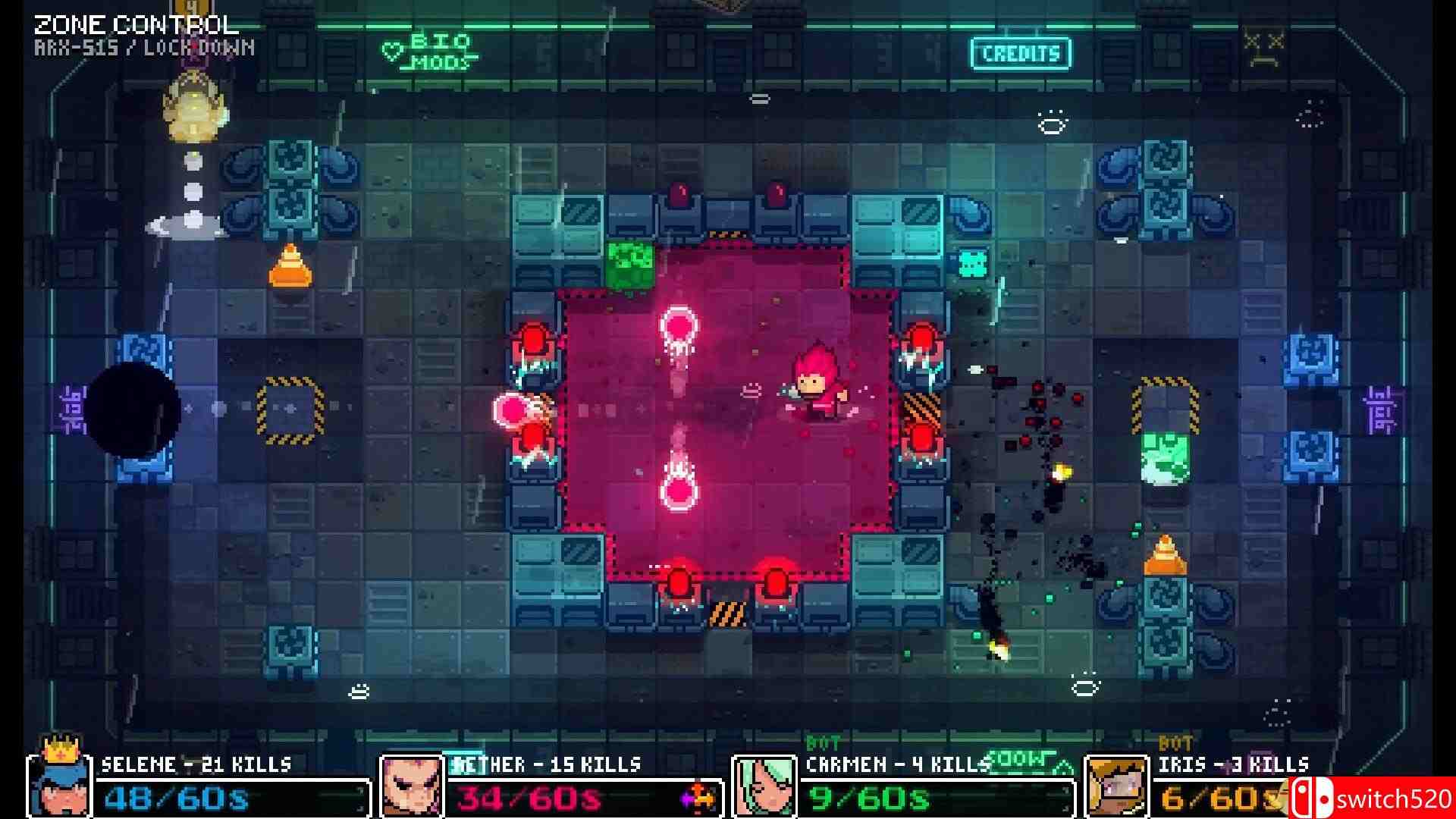The width and height of the screenshot is (1456, 819).
Task: Toggle the green power cell on the capture zone edge
Action: click(x=629, y=267)
